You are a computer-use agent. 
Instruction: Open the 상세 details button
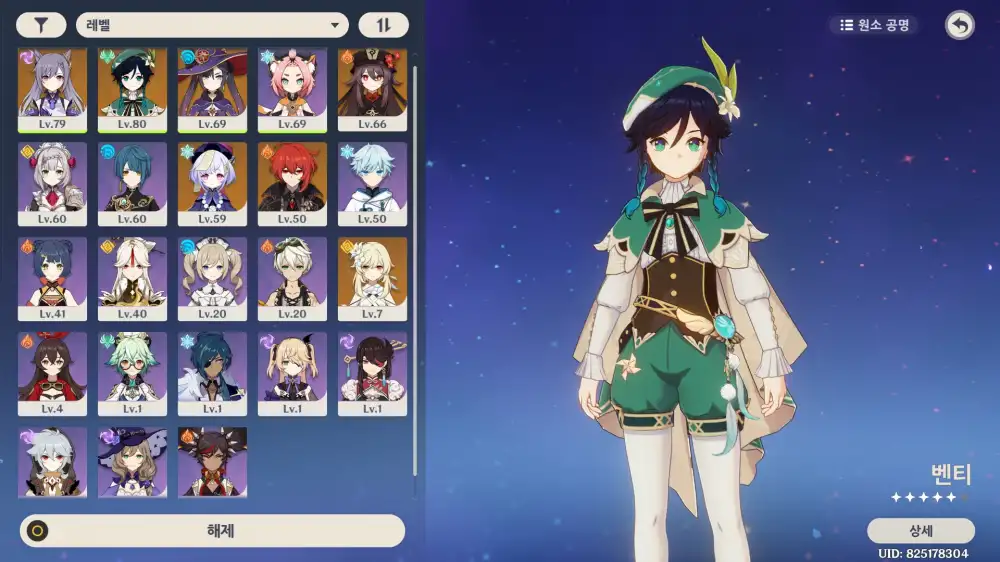point(920,531)
